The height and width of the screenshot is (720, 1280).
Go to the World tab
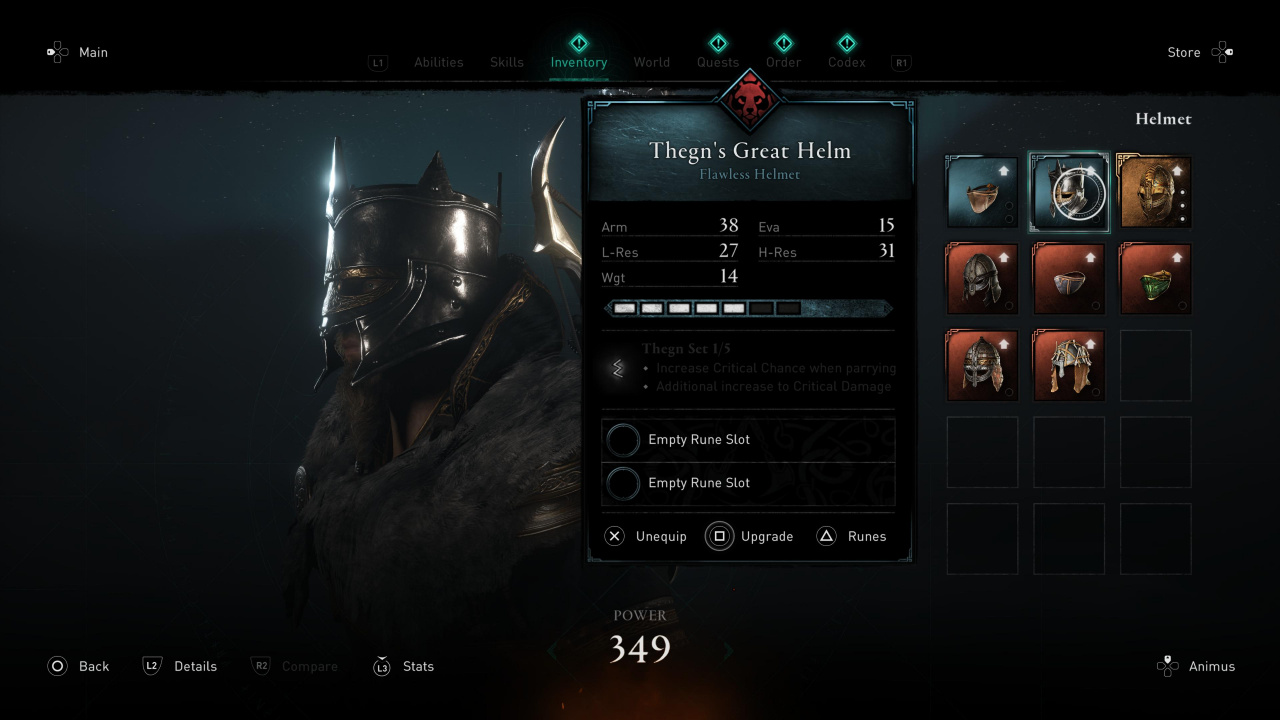[x=651, y=62]
